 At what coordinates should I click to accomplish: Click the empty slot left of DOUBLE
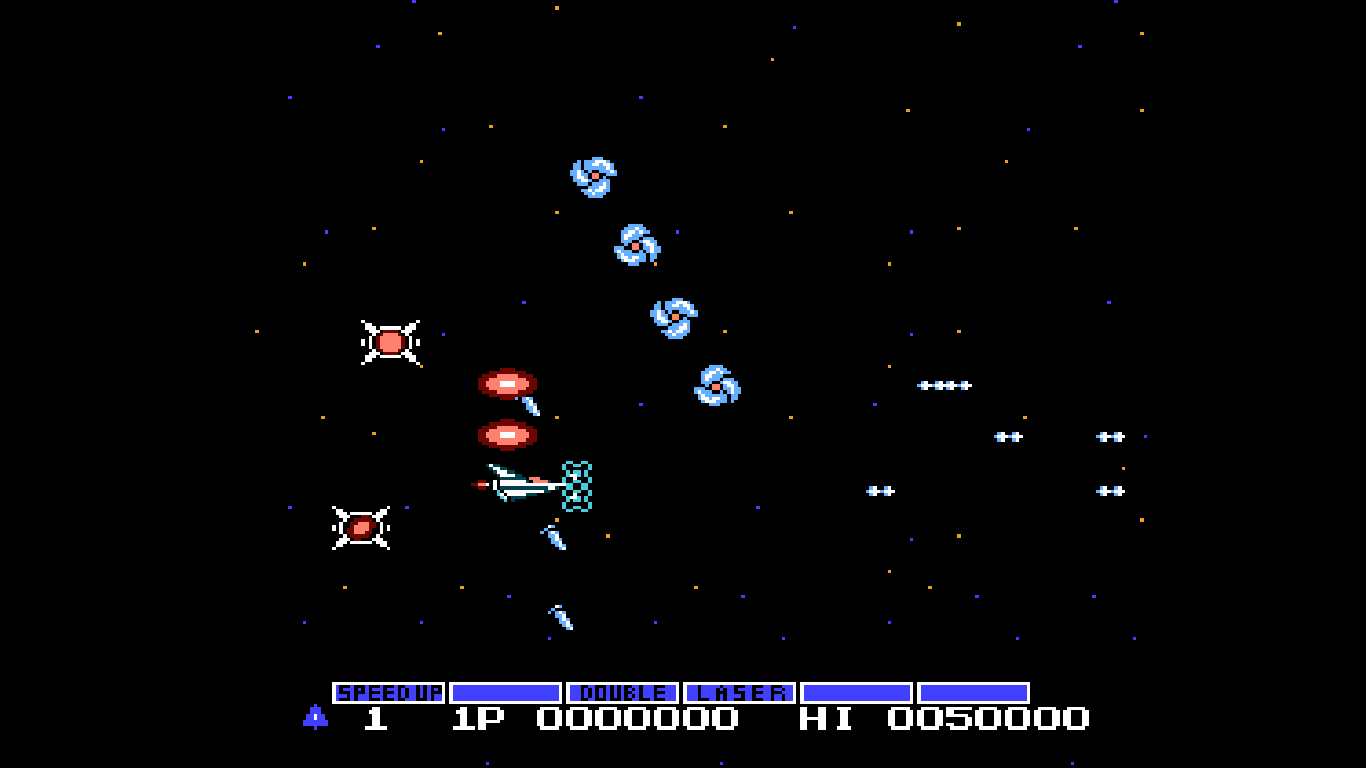505,690
